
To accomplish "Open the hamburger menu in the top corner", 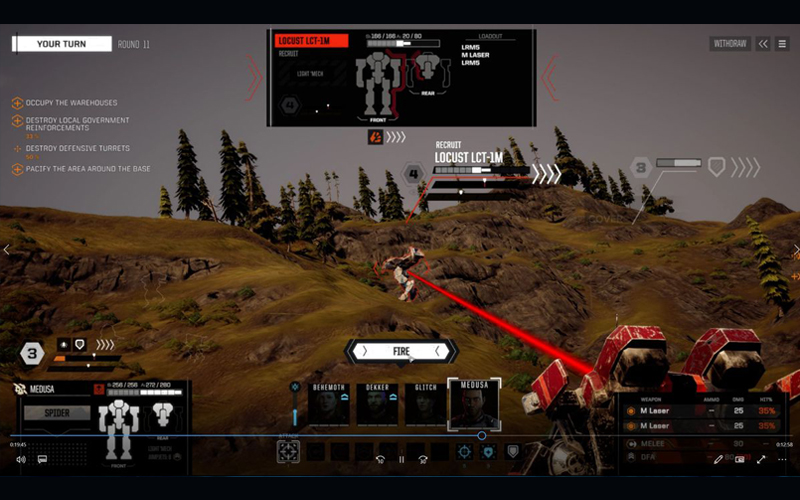I will point(782,44).
